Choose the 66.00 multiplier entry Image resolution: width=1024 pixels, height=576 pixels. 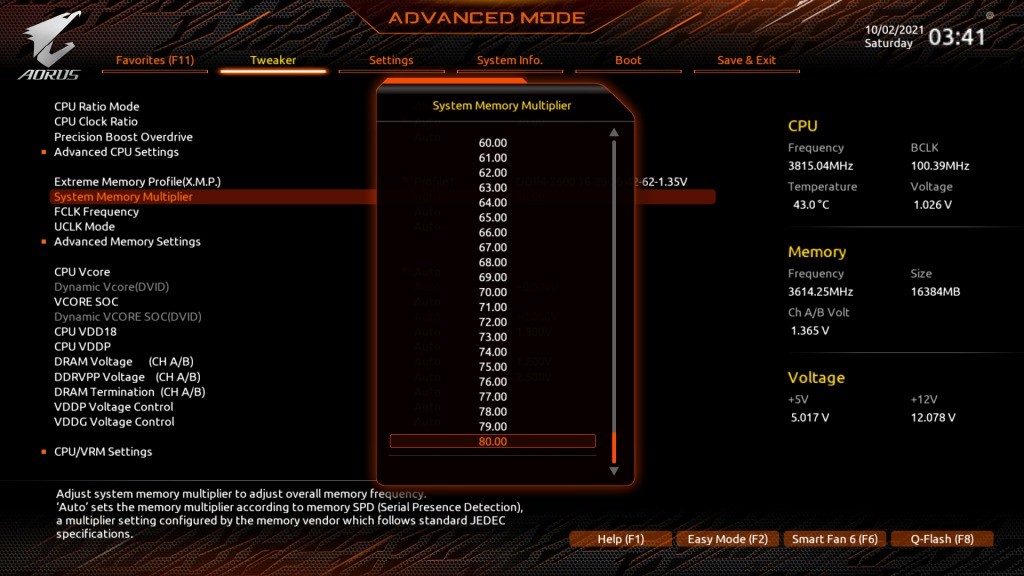pos(493,232)
